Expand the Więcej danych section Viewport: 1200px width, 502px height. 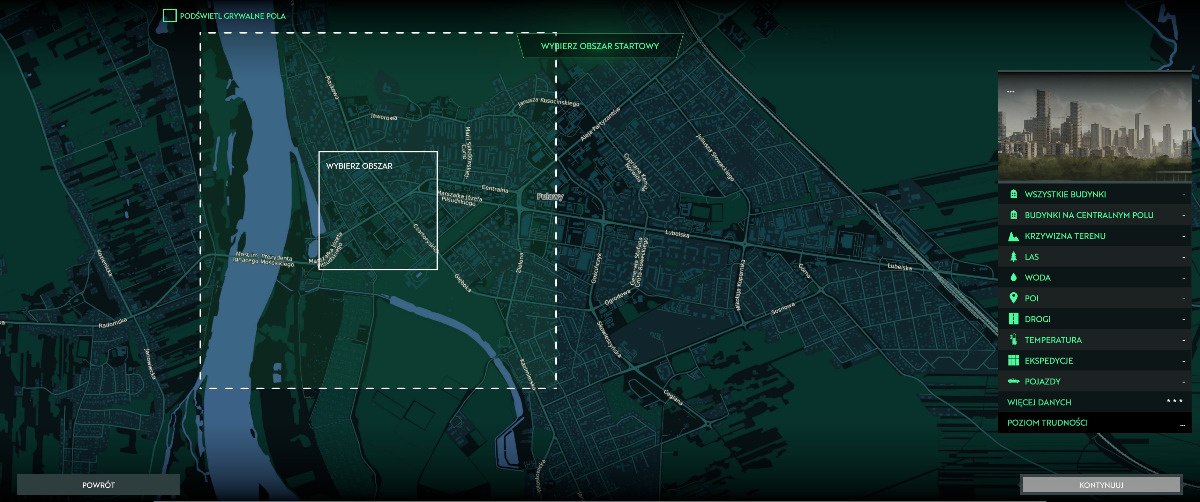click(1095, 402)
